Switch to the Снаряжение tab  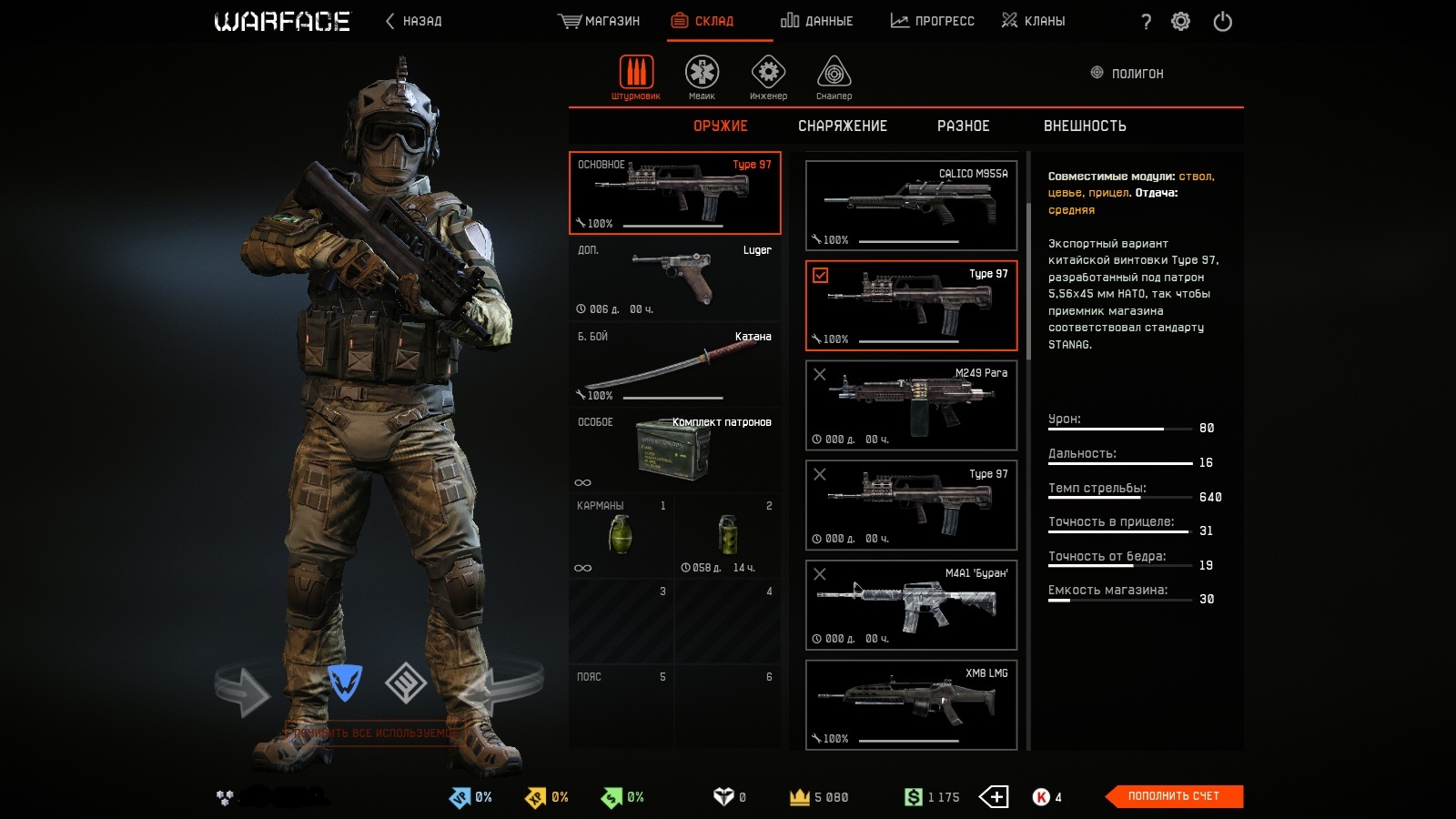842,126
